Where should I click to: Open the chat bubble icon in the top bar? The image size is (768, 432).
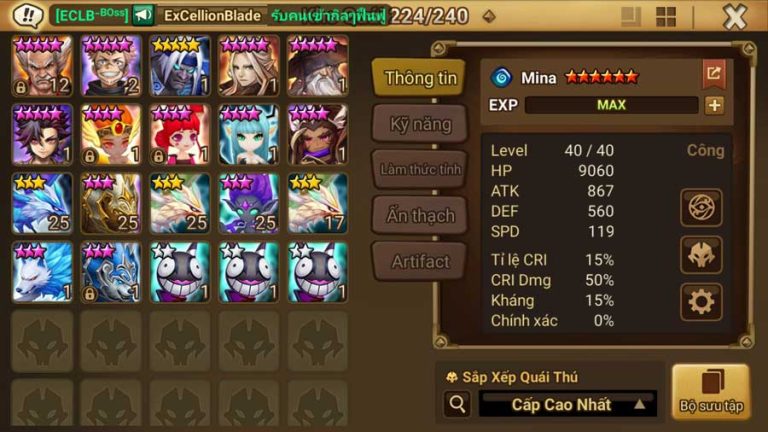28,16
